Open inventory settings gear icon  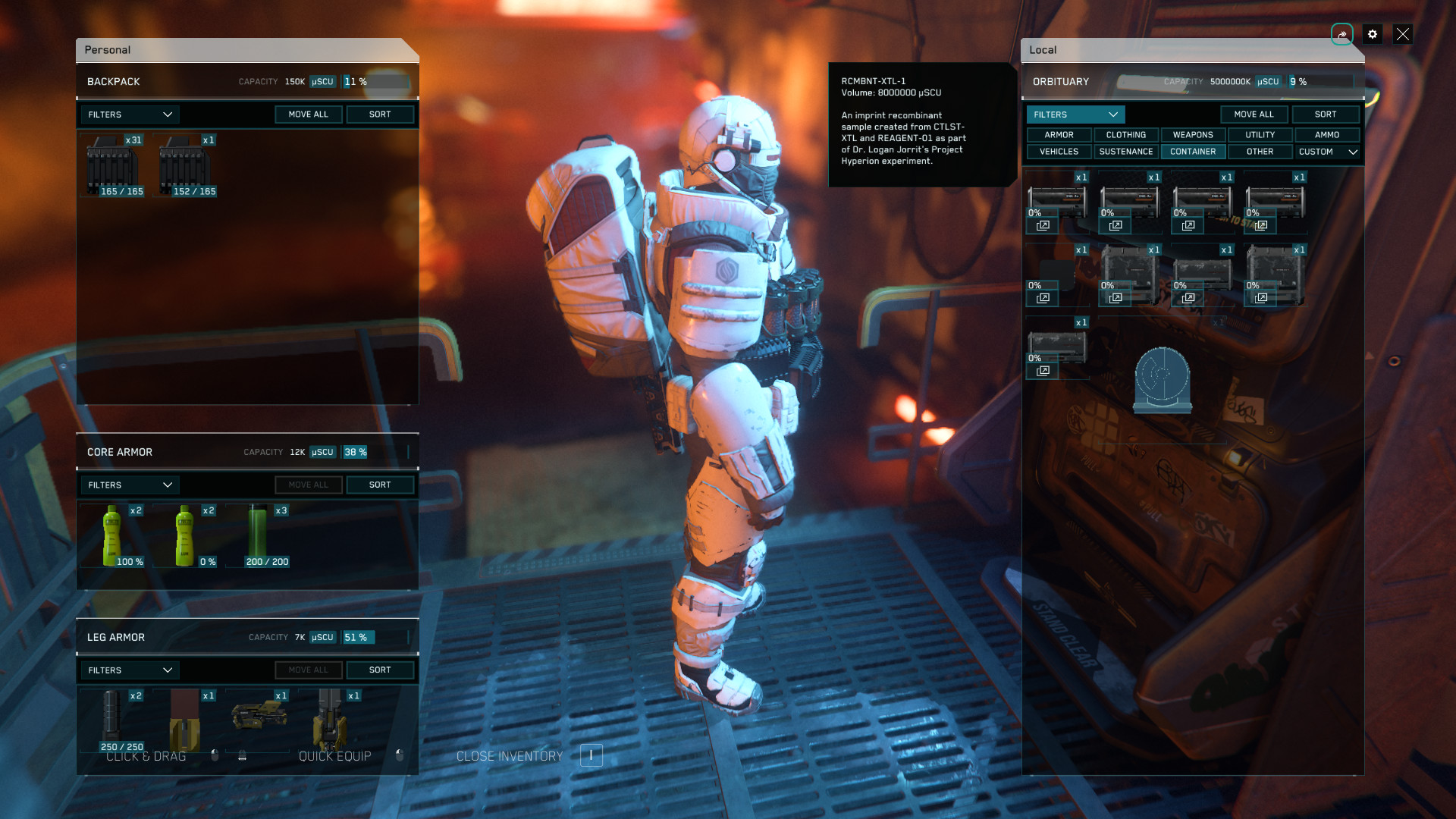(x=1372, y=34)
